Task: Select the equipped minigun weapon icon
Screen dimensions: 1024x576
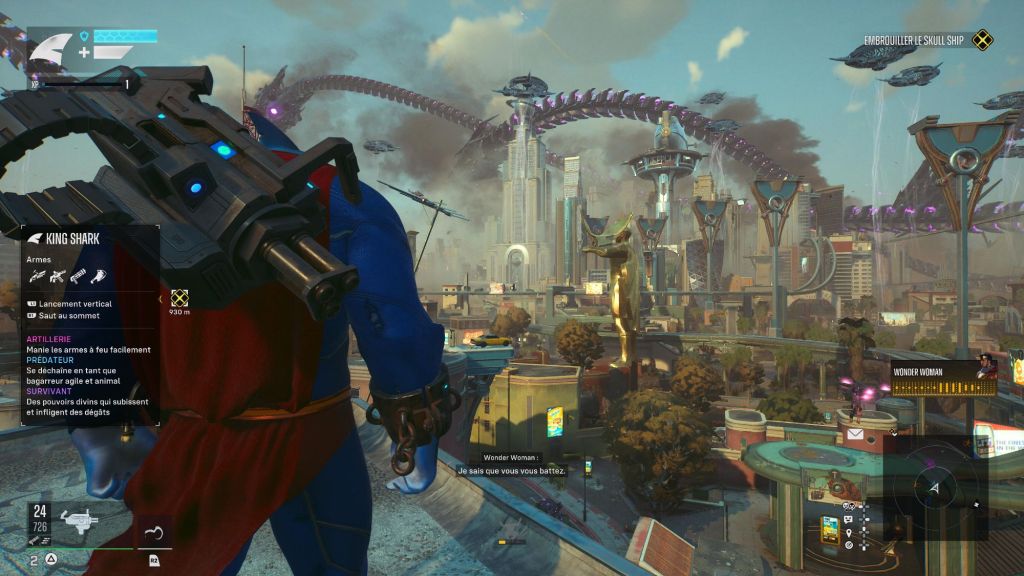Action: (77, 517)
